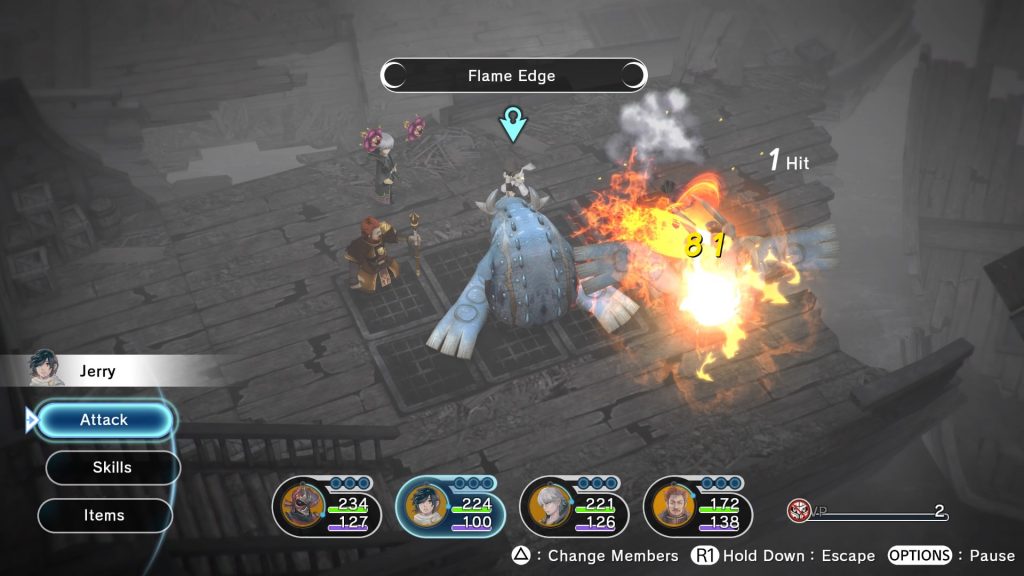
Task: Open the Items menu
Action: pyautogui.click(x=104, y=515)
